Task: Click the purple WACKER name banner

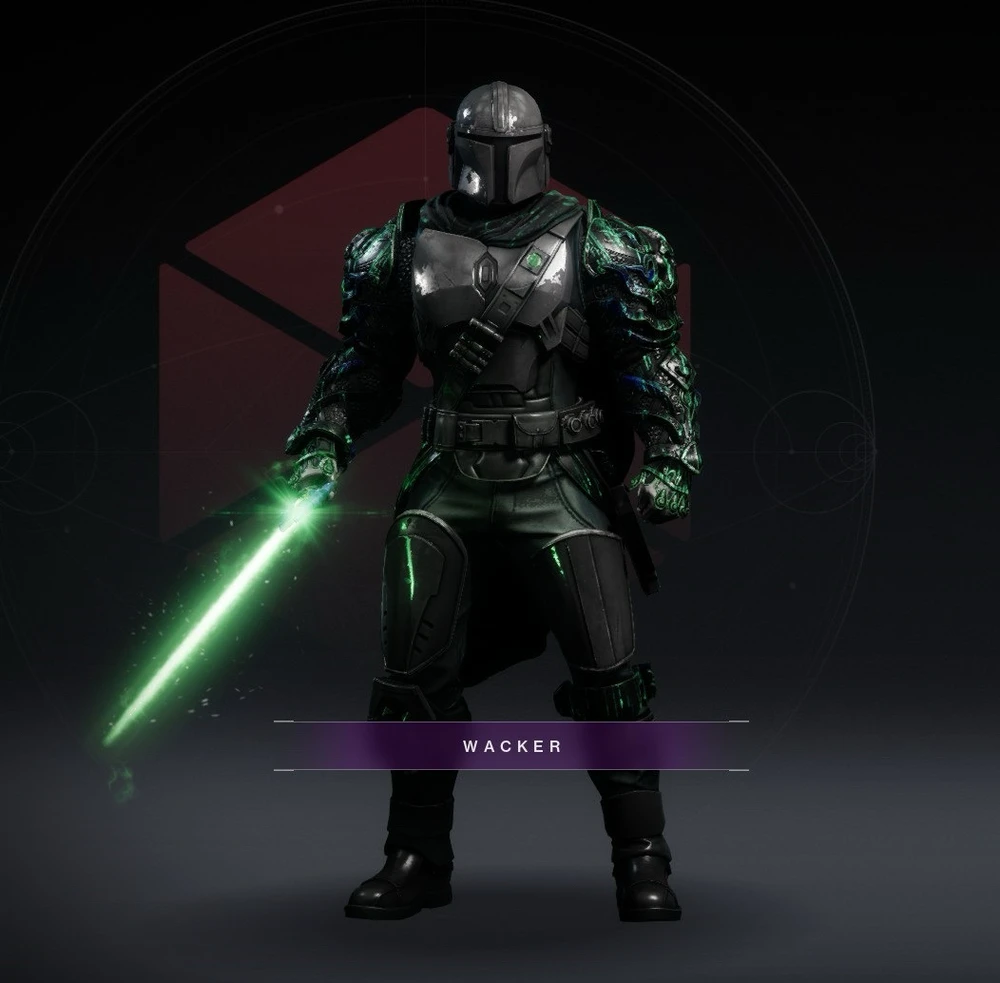Action: (511, 746)
